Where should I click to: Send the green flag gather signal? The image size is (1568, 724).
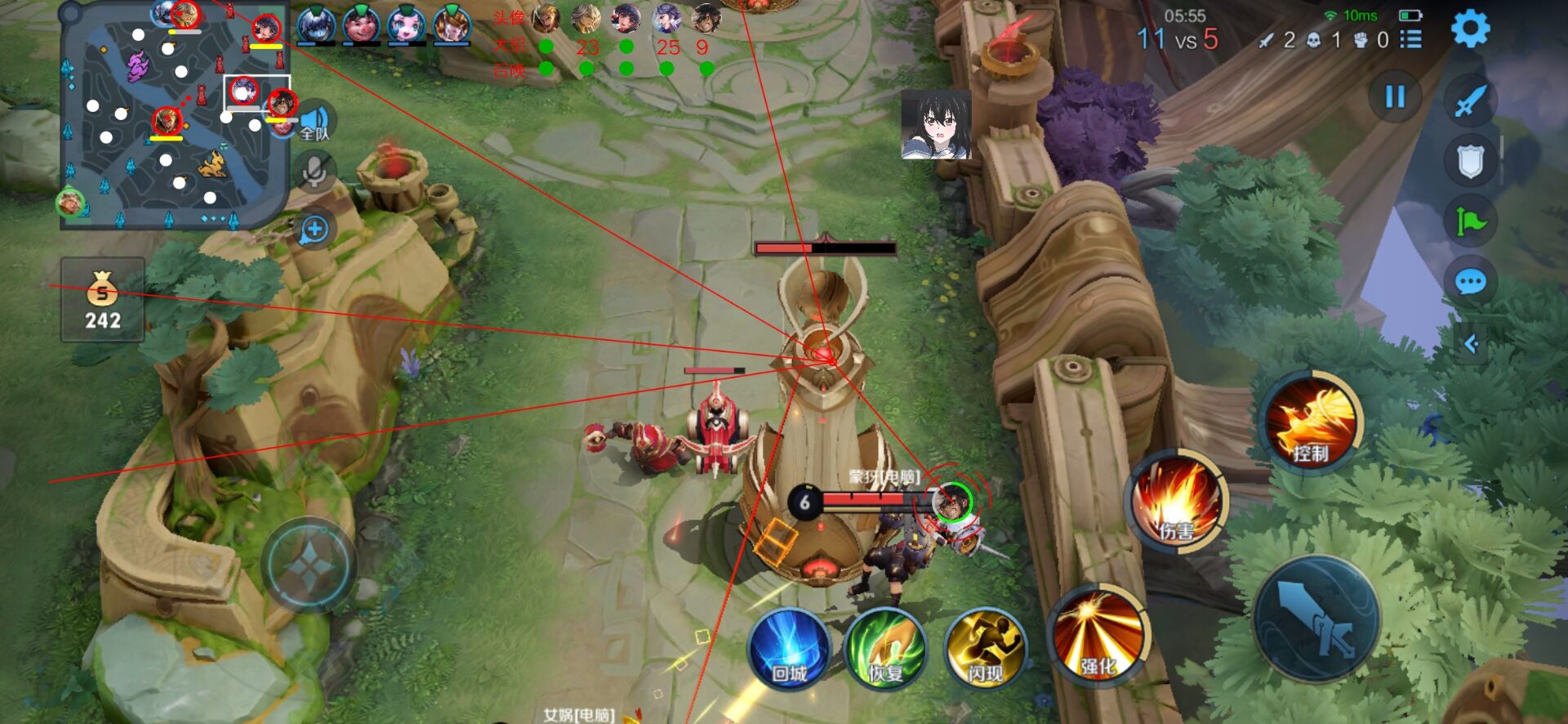pyautogui.click(x=1470, y=221)
